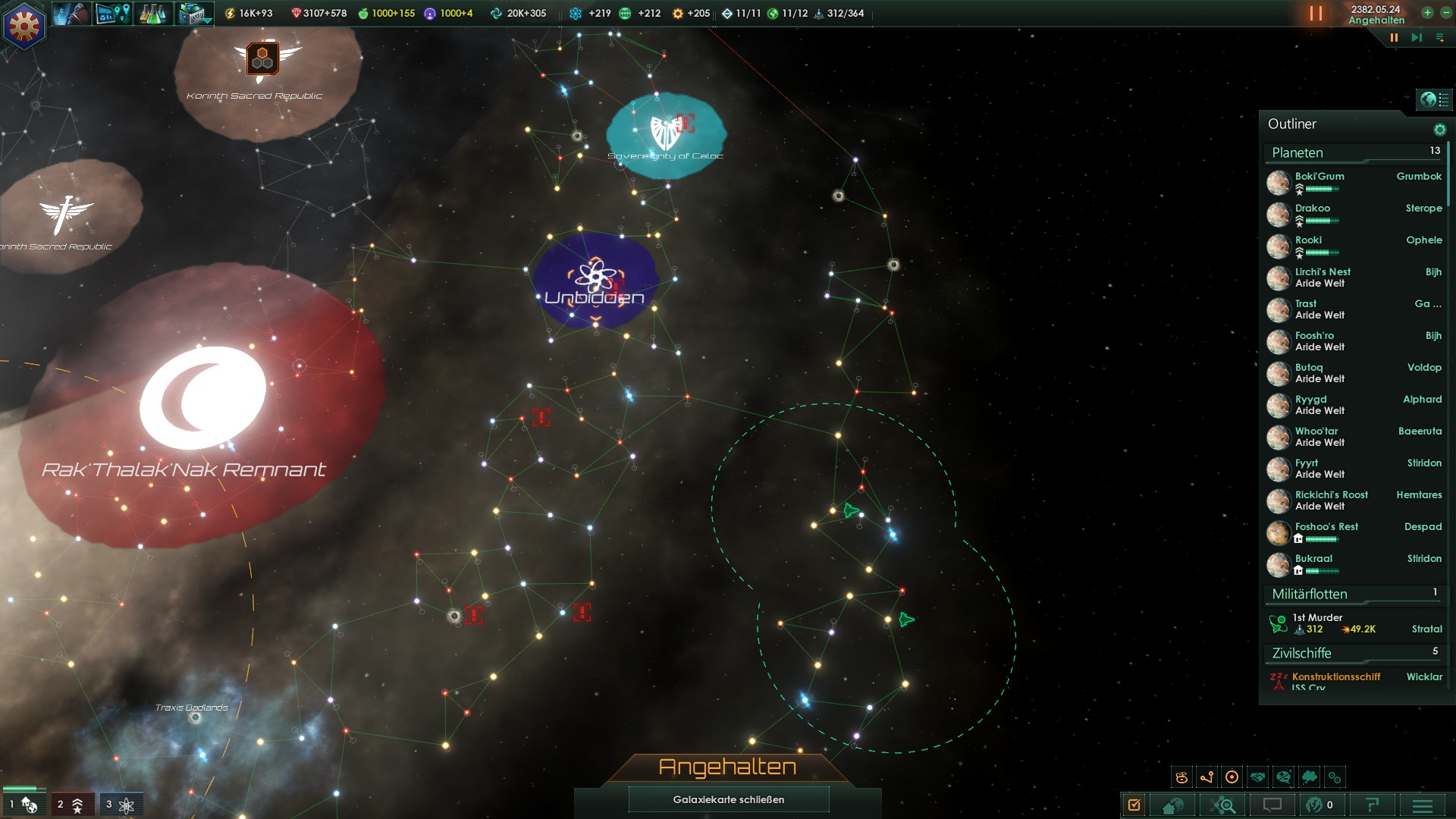Select control group 3 with atom icon
The image size is (1456, 819).
click(121, 805)
